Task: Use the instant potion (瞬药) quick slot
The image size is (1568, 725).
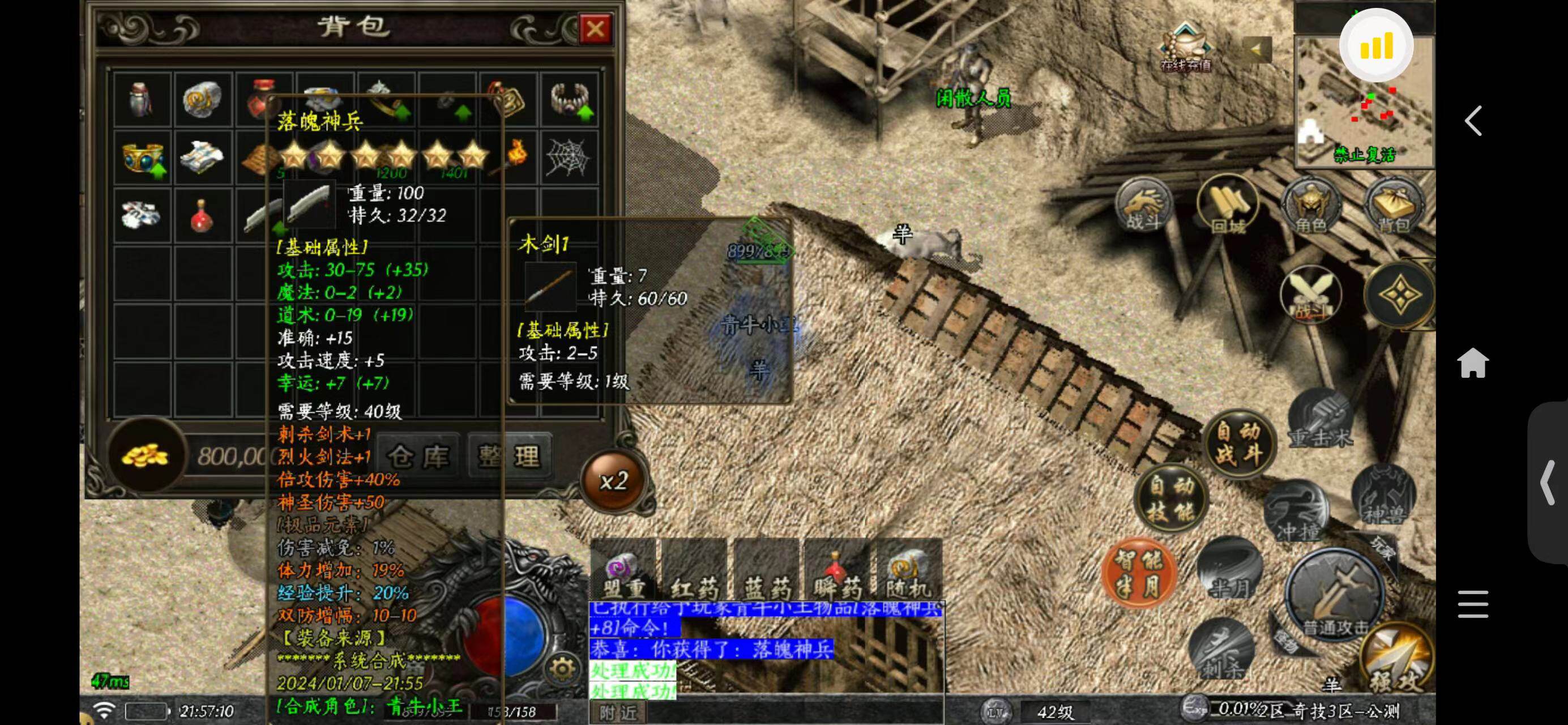Action: point(838,572)
